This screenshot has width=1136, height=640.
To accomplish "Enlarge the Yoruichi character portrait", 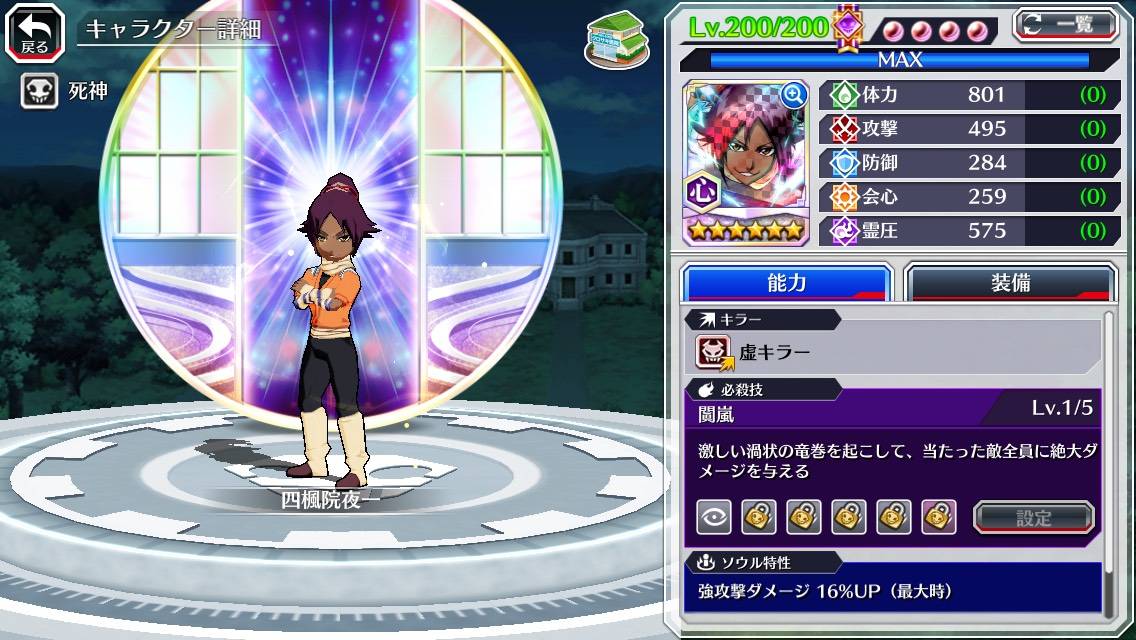I will (x=794, y=95).
